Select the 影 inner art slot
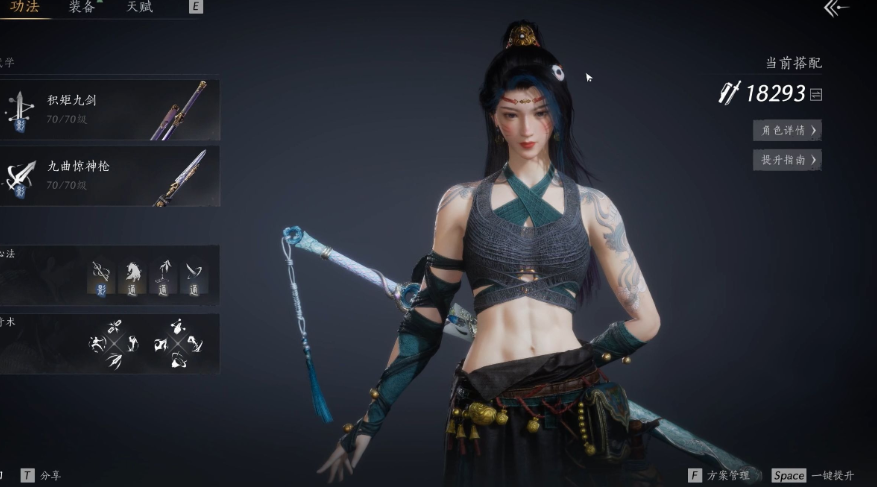This screenshot has width=877, height=487. pos(101,276)
